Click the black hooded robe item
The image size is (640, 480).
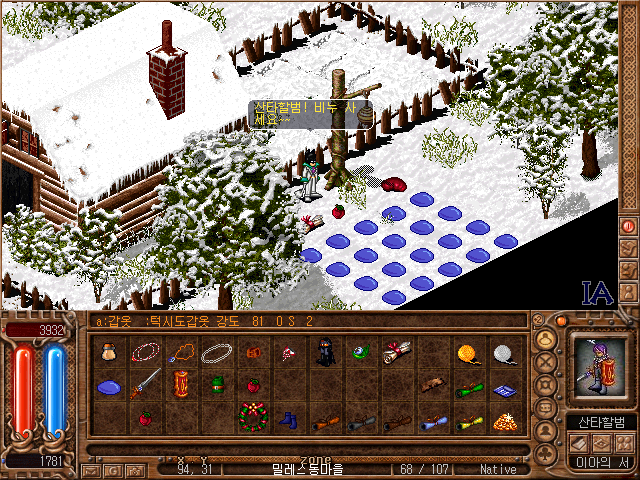pos(324,352)
